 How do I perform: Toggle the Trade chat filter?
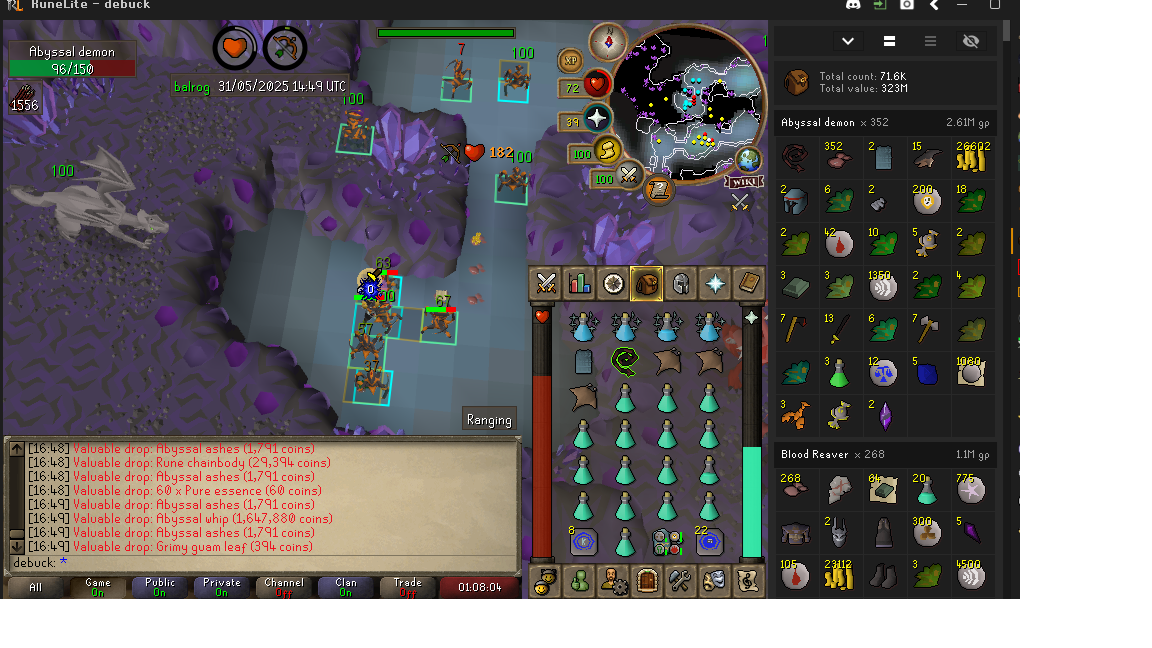click(x=407, y=587)
